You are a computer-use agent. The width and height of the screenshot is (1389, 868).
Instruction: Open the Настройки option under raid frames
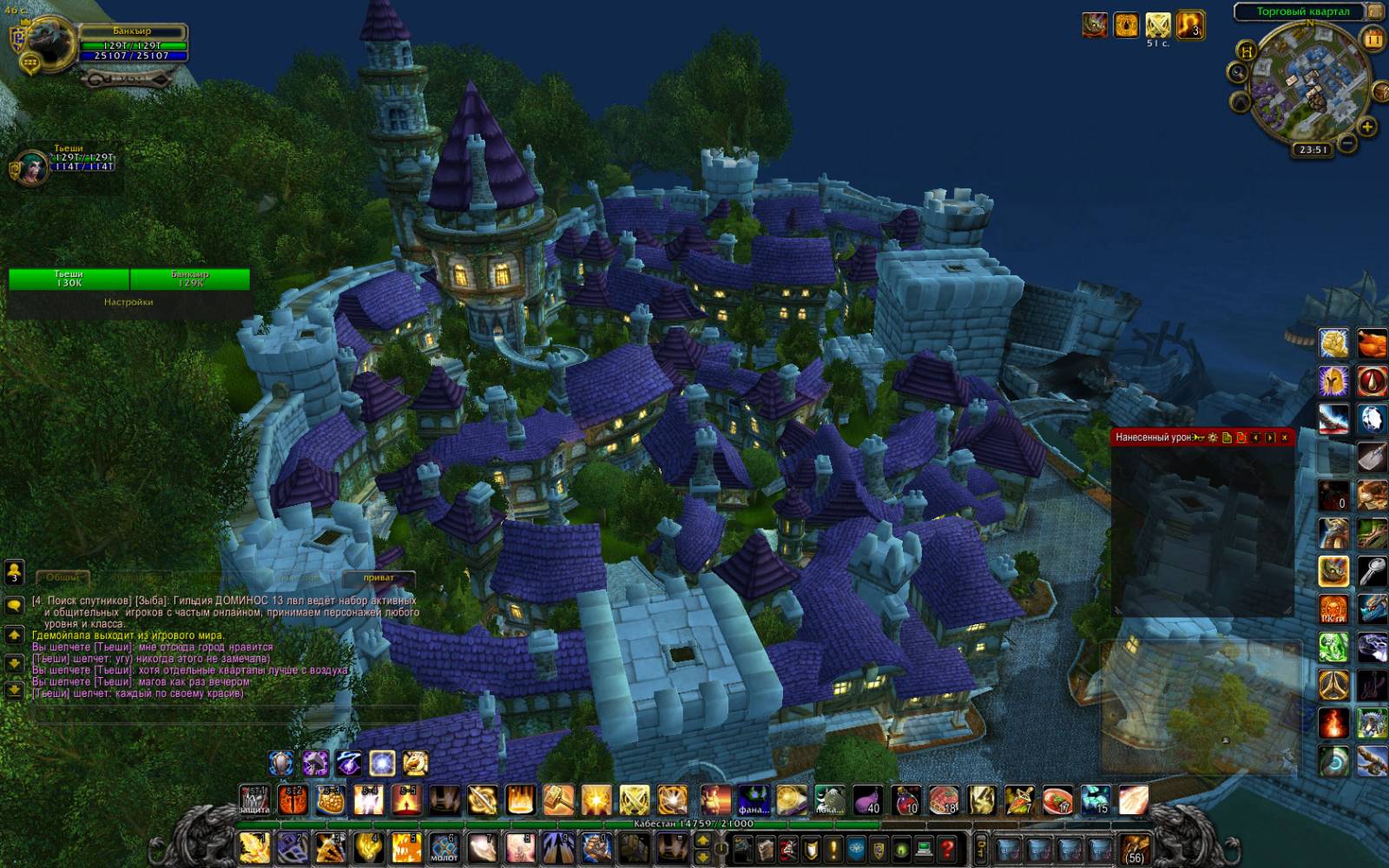point(128,302)
